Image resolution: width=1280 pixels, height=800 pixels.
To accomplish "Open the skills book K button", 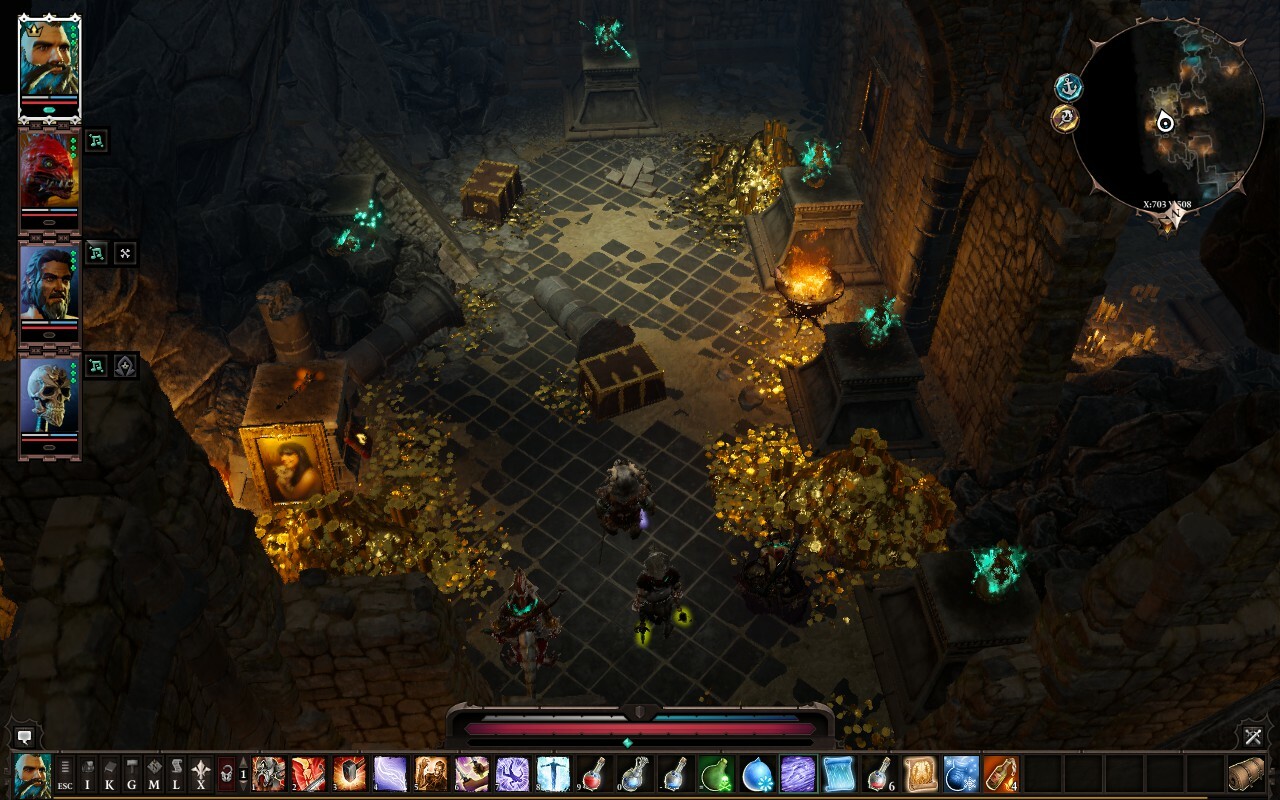I will (x=110, y=774).
